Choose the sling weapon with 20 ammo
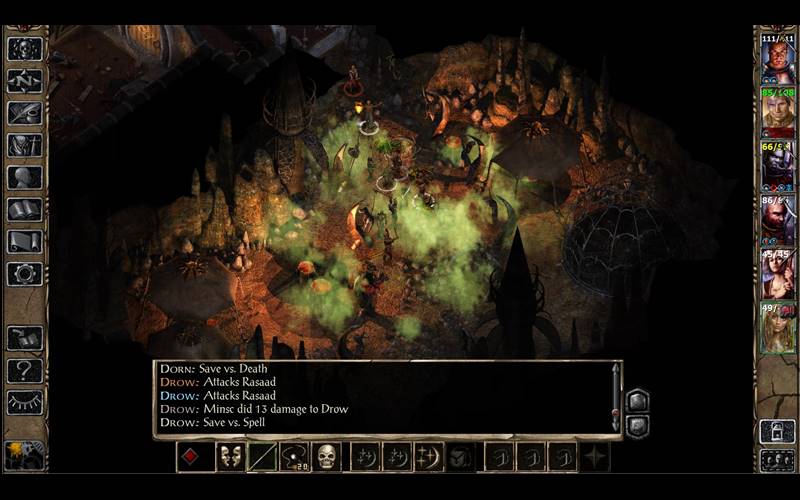 [294, 457]
